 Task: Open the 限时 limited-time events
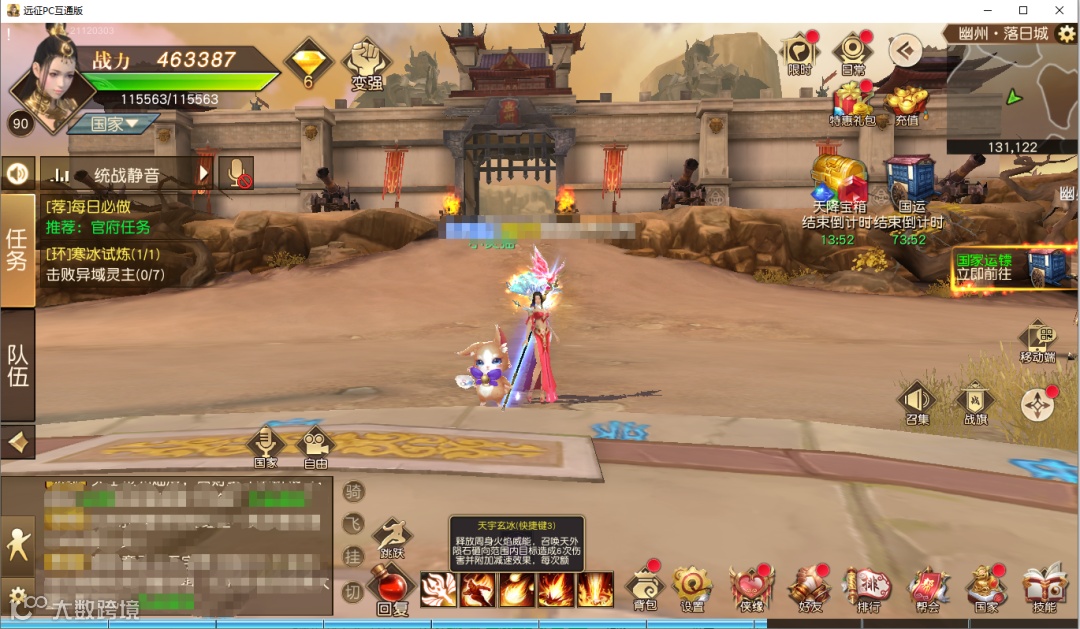point(799,52)
